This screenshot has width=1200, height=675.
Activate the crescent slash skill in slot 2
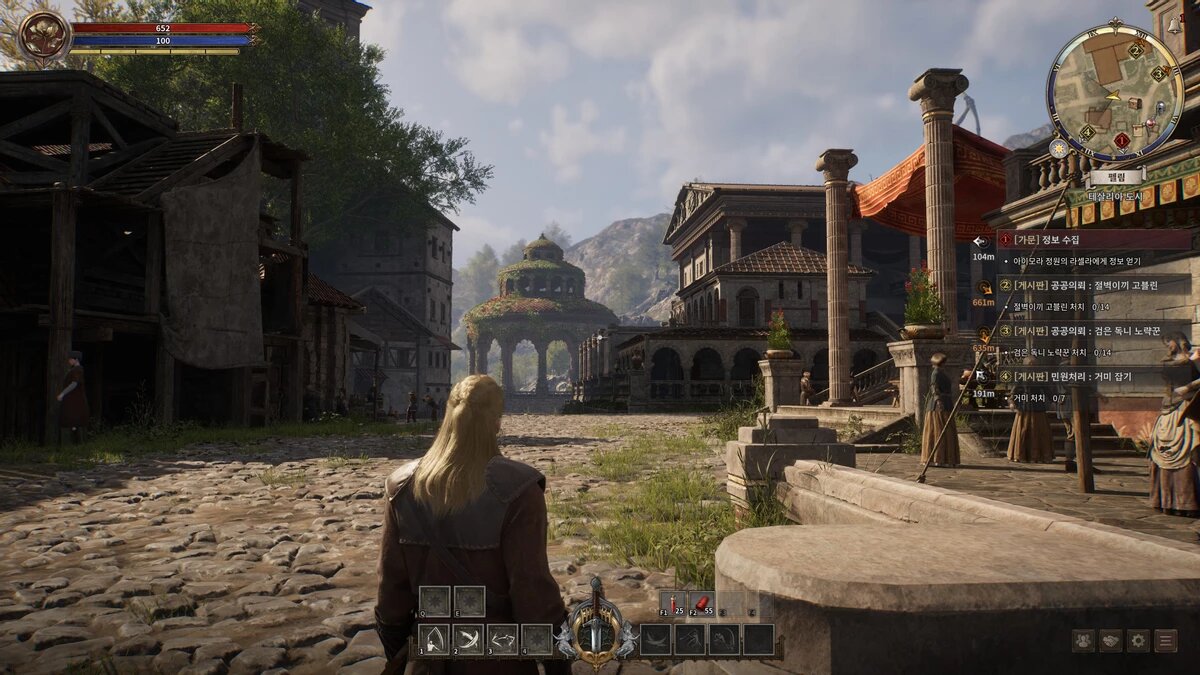[x=468, y=640]
